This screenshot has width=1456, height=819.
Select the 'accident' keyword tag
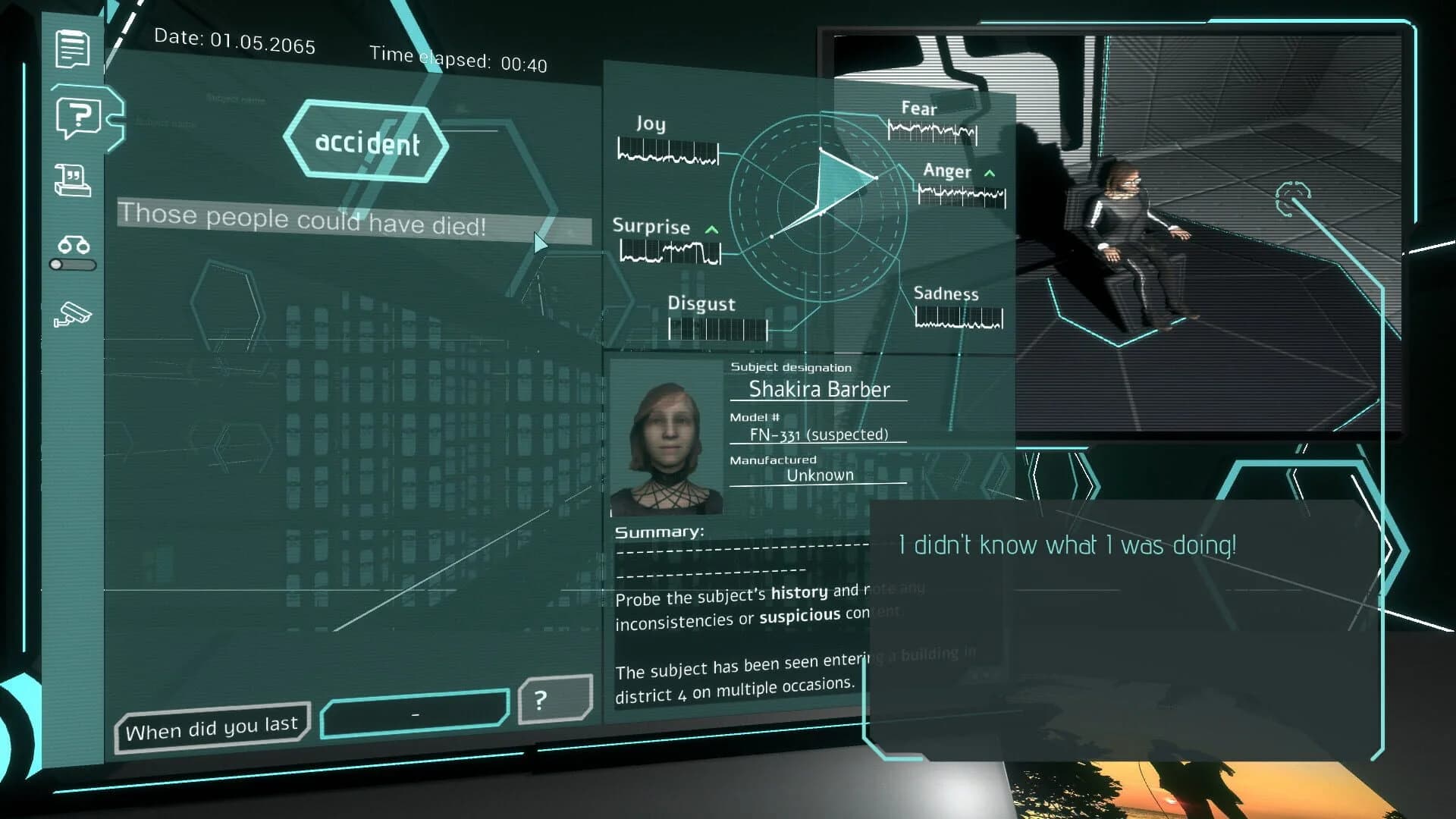click(368, 143)
